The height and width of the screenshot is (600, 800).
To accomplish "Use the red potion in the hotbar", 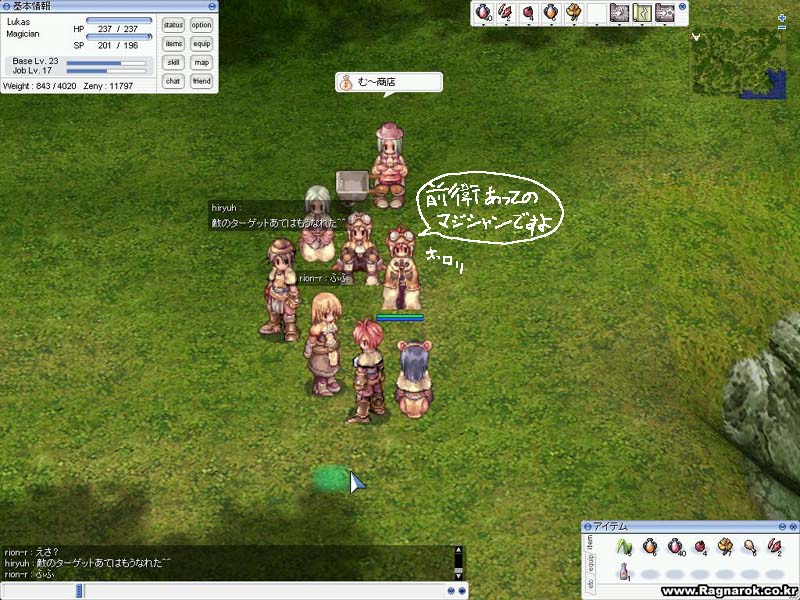I will click(x=484, y=13).
